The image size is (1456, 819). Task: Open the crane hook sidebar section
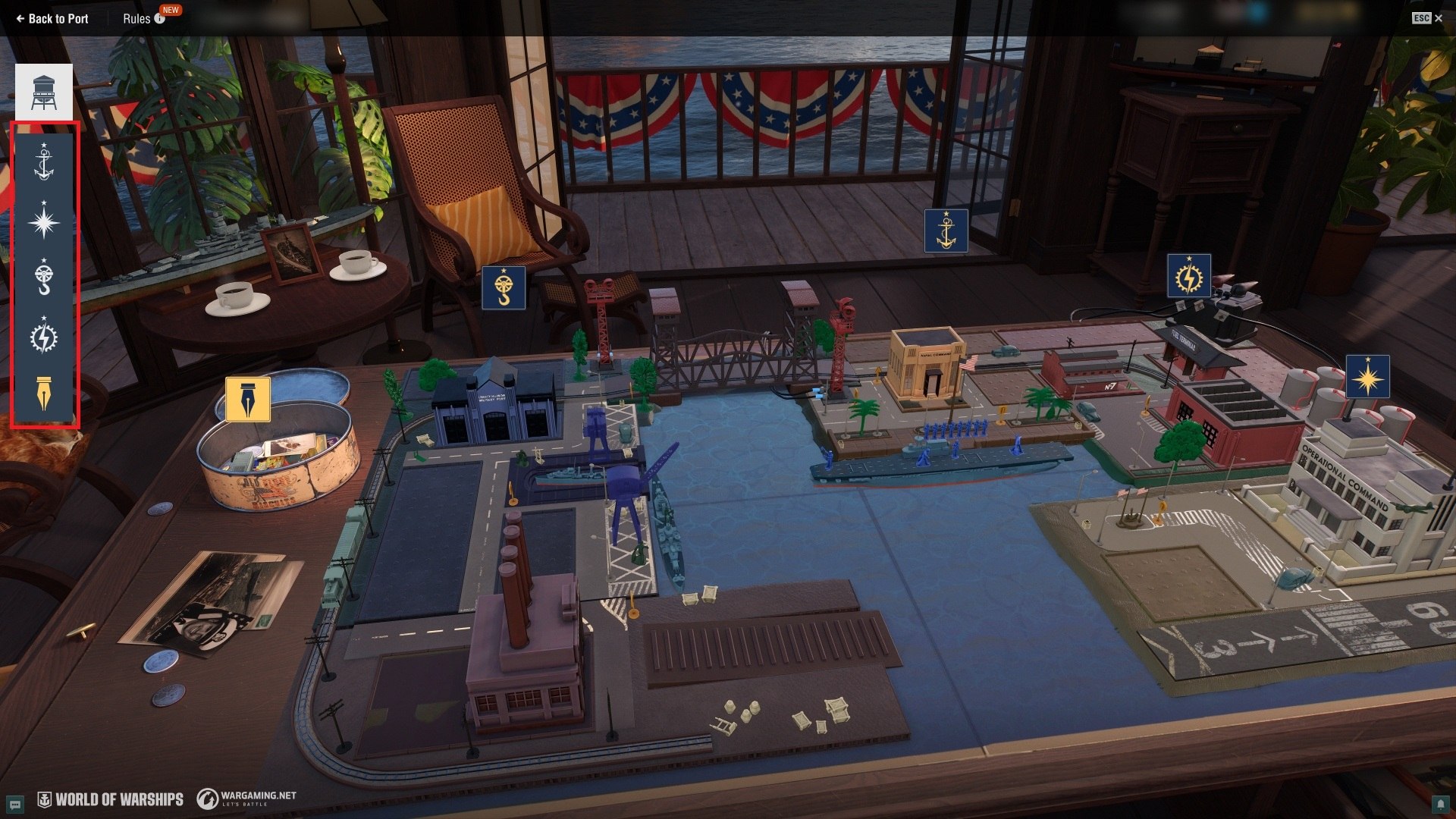coord(44,278)
